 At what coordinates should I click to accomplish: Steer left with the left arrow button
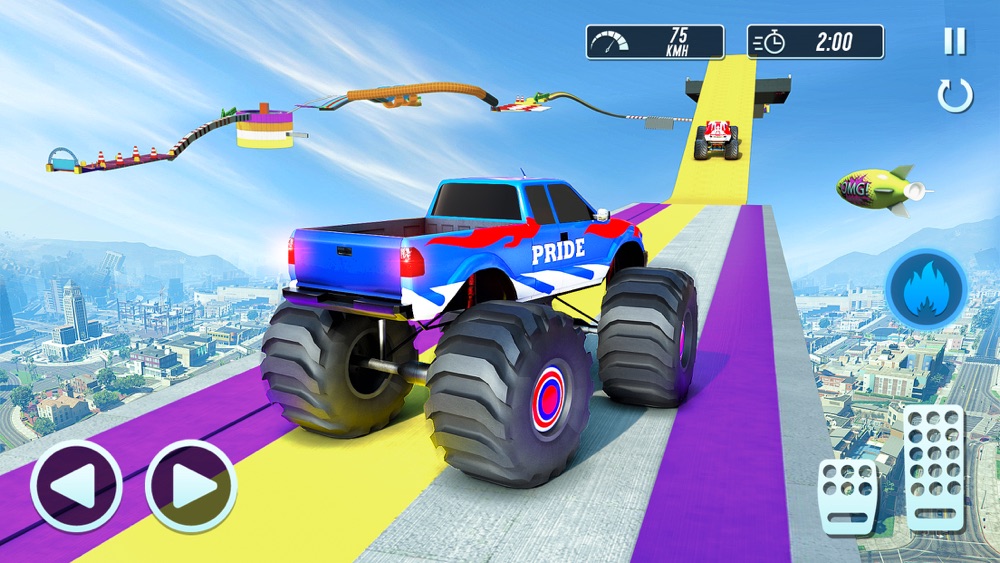click(76, 486)
